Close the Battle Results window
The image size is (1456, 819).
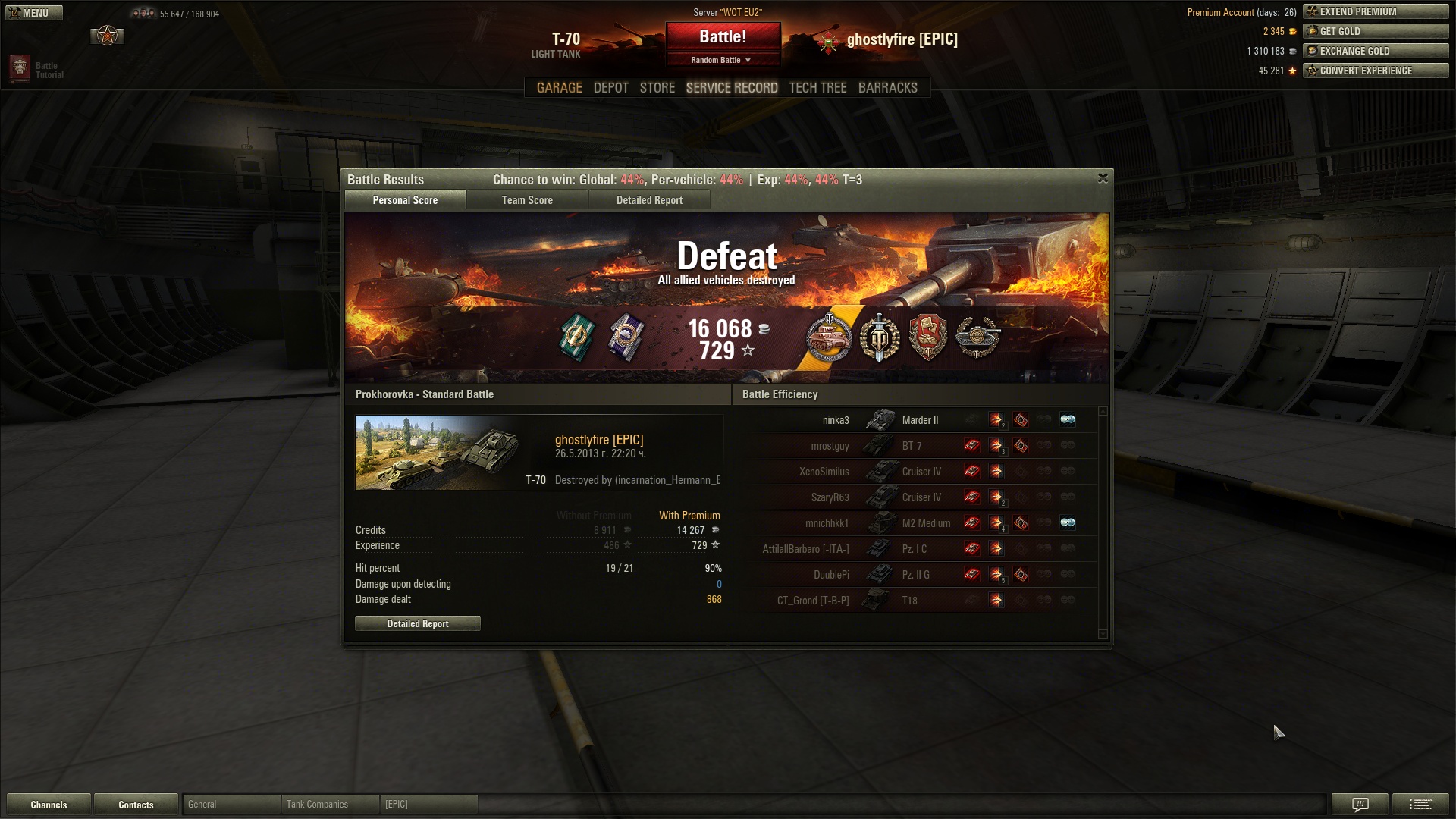pos(1103,178)
